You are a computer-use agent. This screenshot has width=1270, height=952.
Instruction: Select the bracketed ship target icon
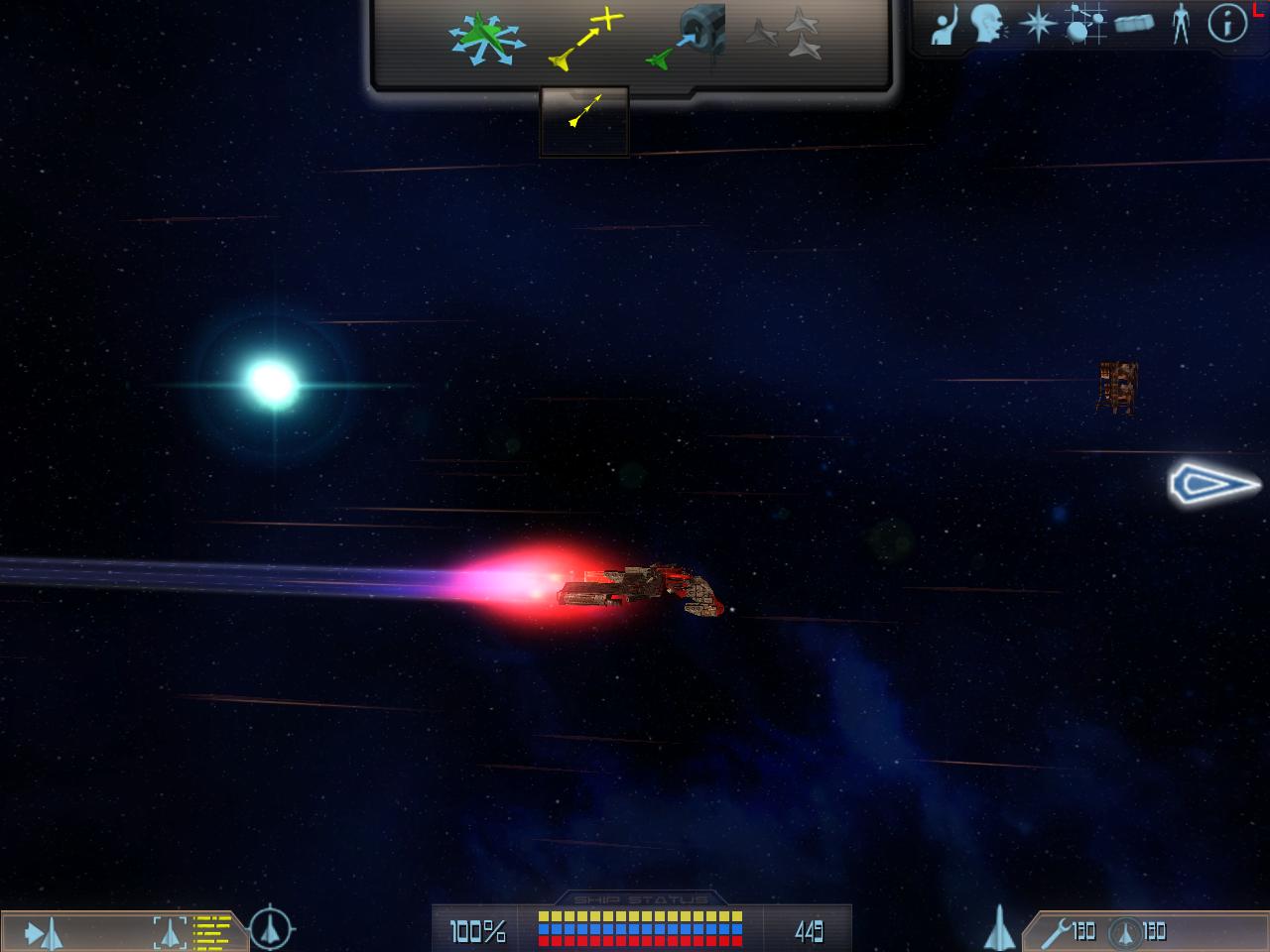[x=171, y=932]
